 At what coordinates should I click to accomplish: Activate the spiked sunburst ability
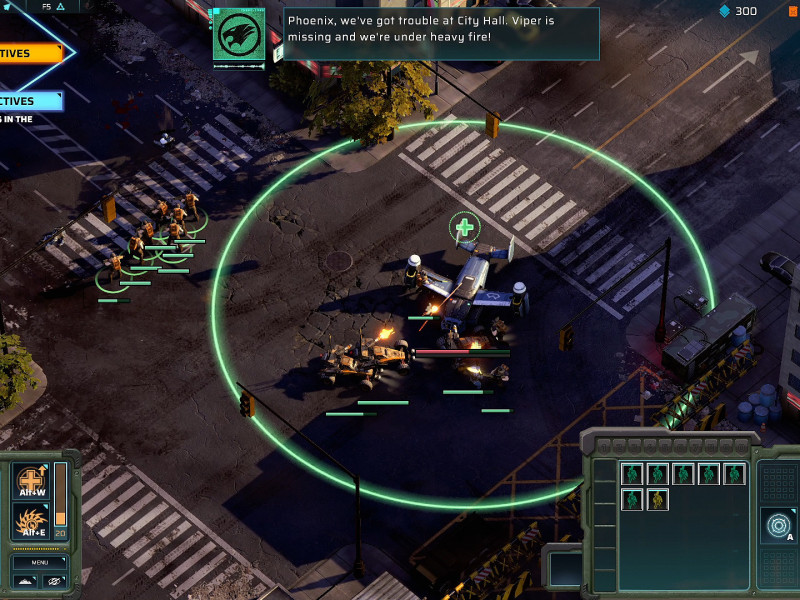tap(30, 521)
